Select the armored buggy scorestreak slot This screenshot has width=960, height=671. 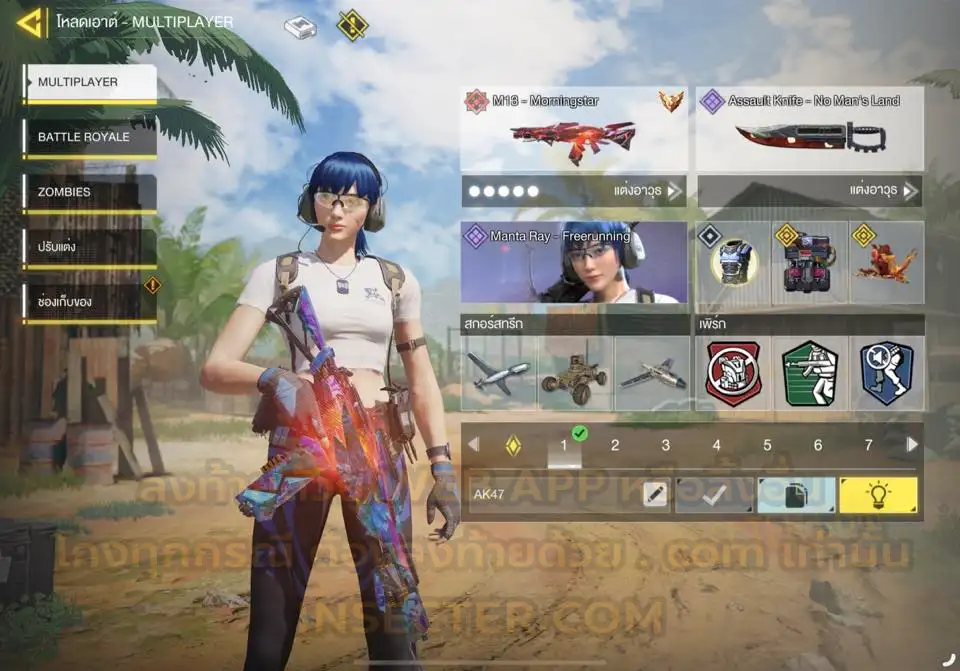coord(575,373)
